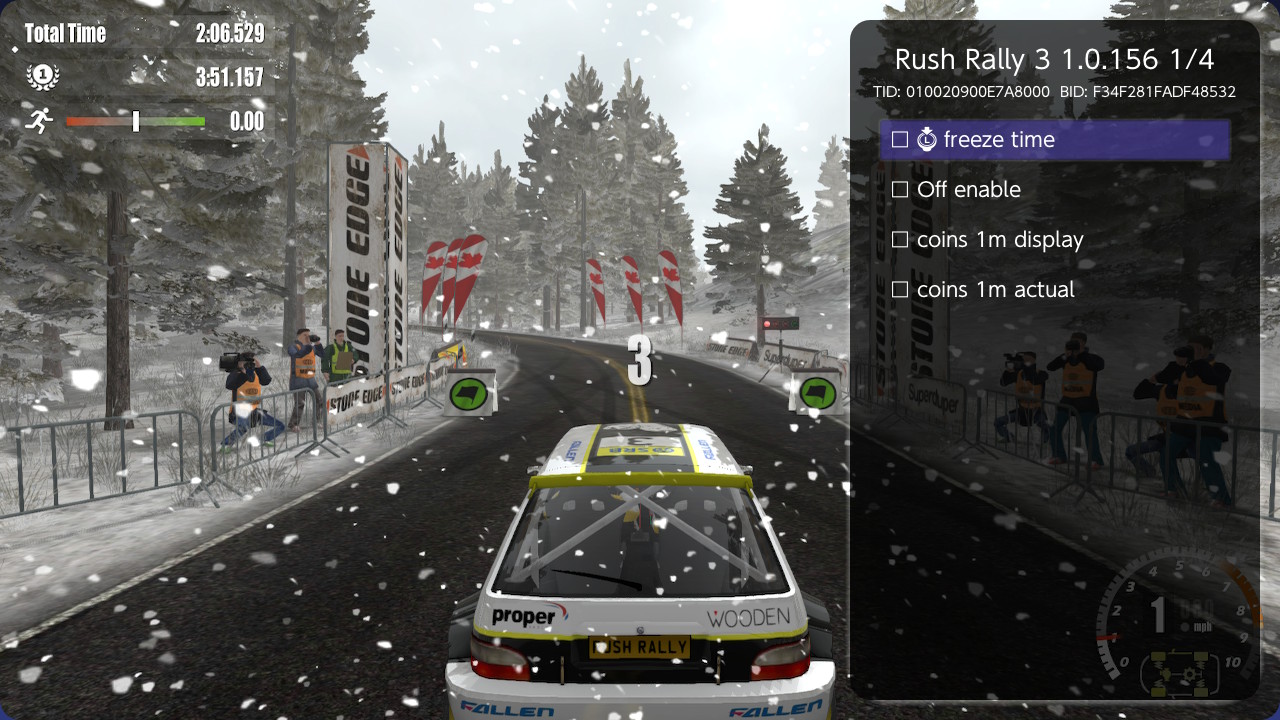
Task: Adjust the red-green pace slider in the HUD
Action: tap(135, 121)
